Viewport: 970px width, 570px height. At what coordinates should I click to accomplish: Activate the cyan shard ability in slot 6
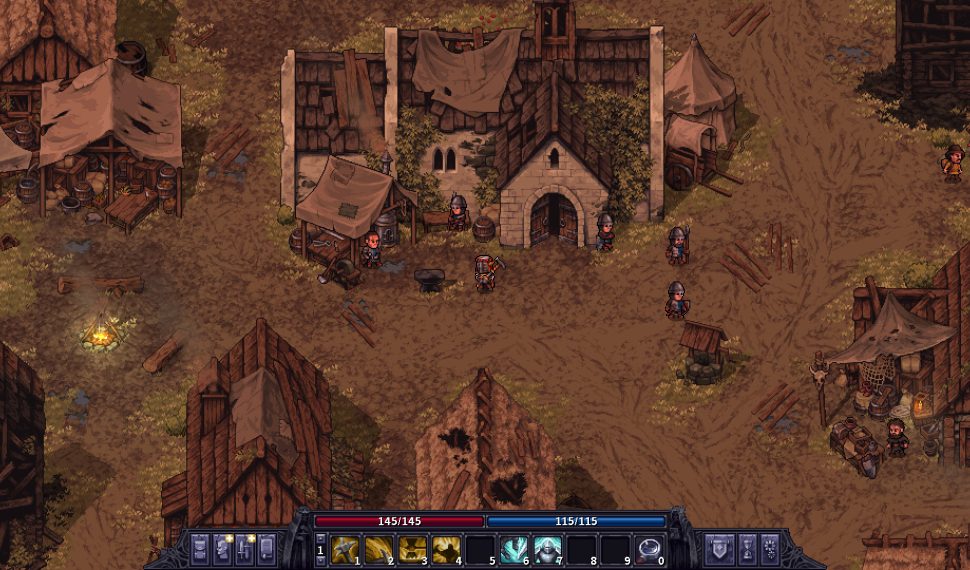click(x=514, y=548)
